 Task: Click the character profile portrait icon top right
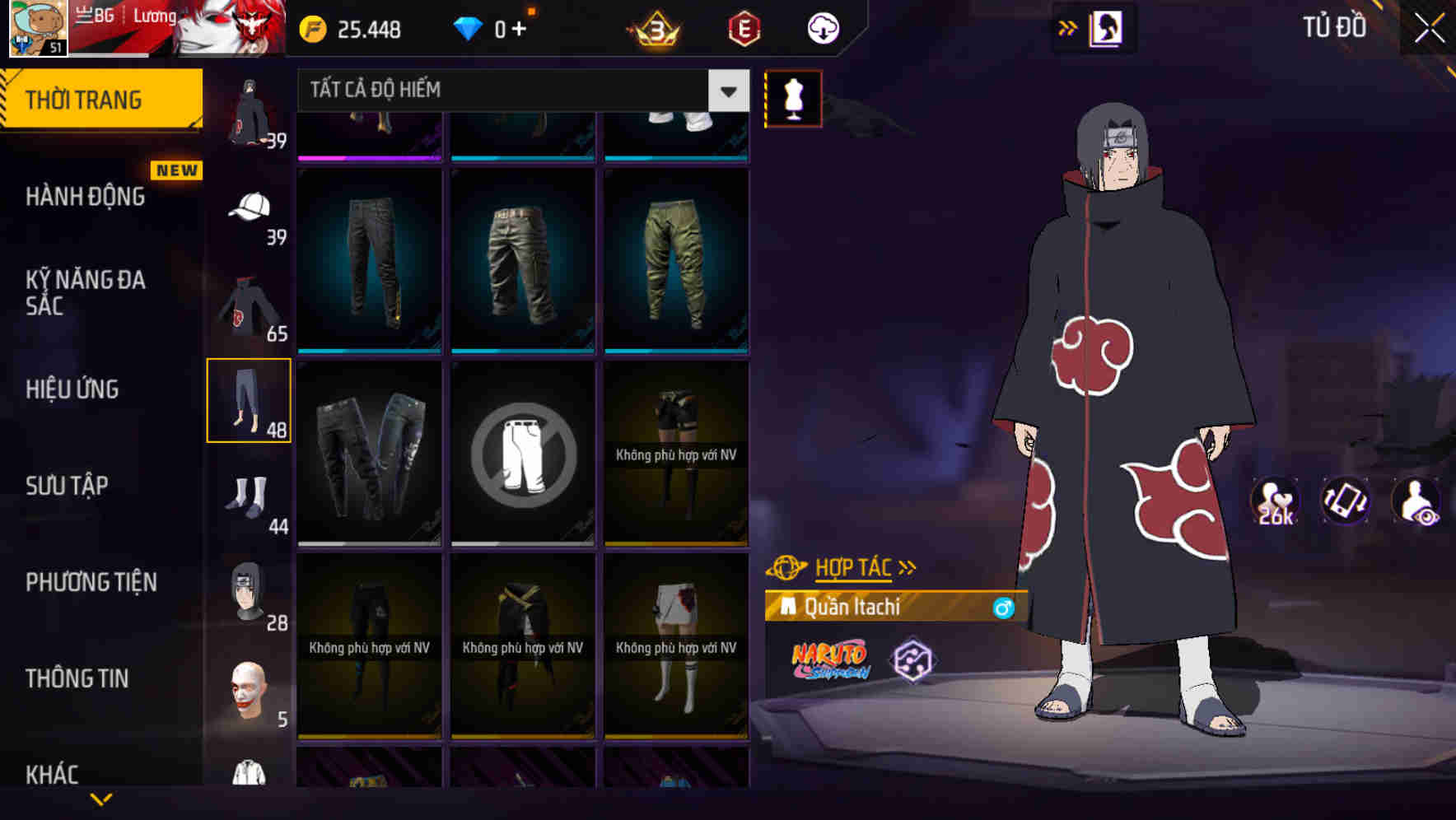(x=1106, y=26)
